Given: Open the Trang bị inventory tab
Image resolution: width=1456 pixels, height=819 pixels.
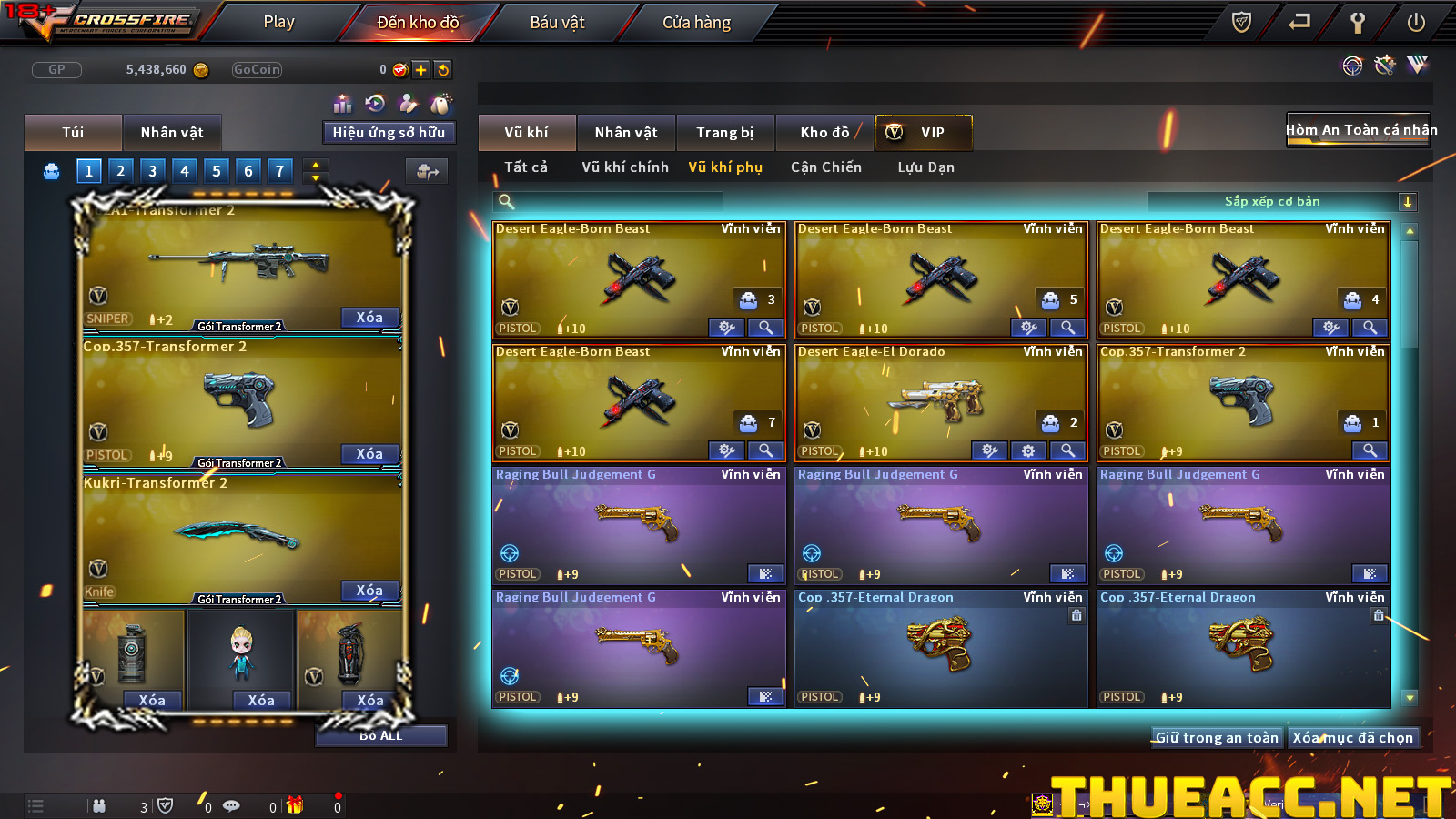Looking at the screenshot, I should (724, 133).
